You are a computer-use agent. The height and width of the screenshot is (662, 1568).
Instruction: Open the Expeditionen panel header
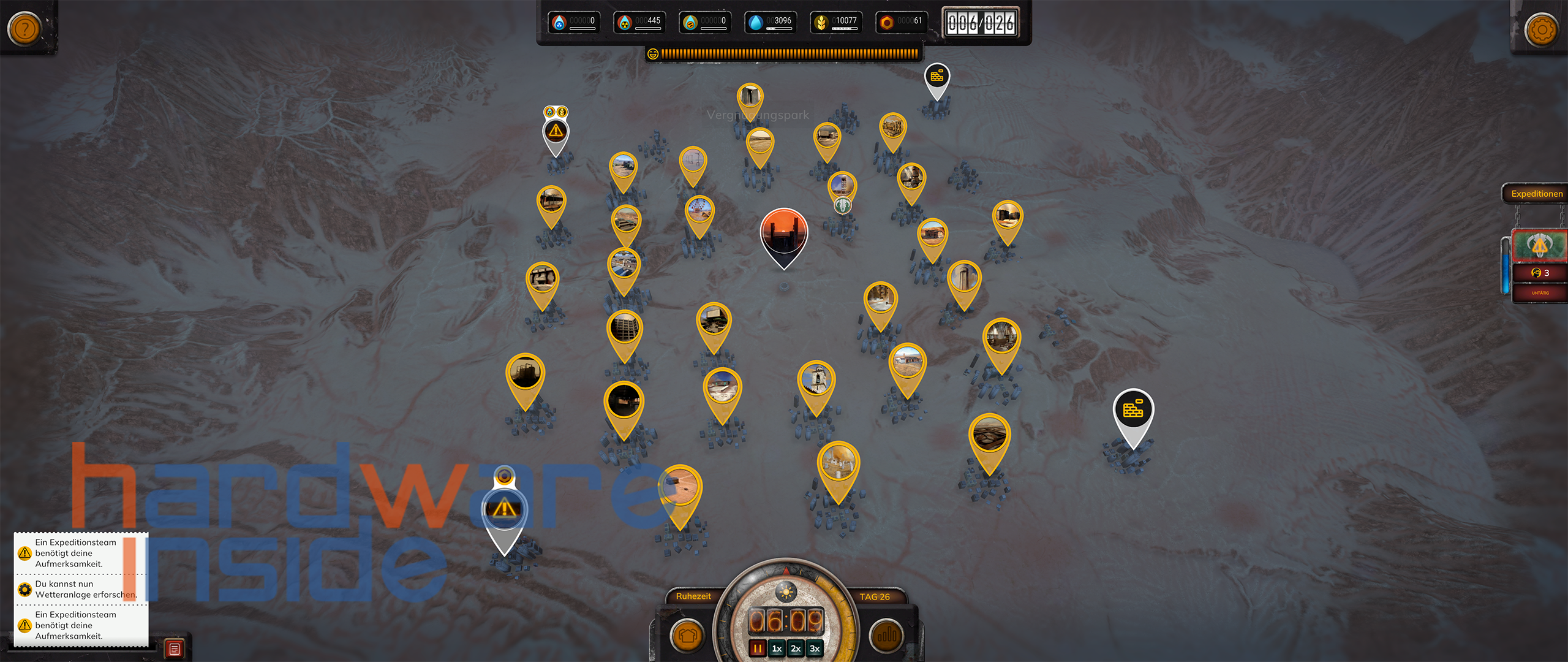(x=1536, y=194)
